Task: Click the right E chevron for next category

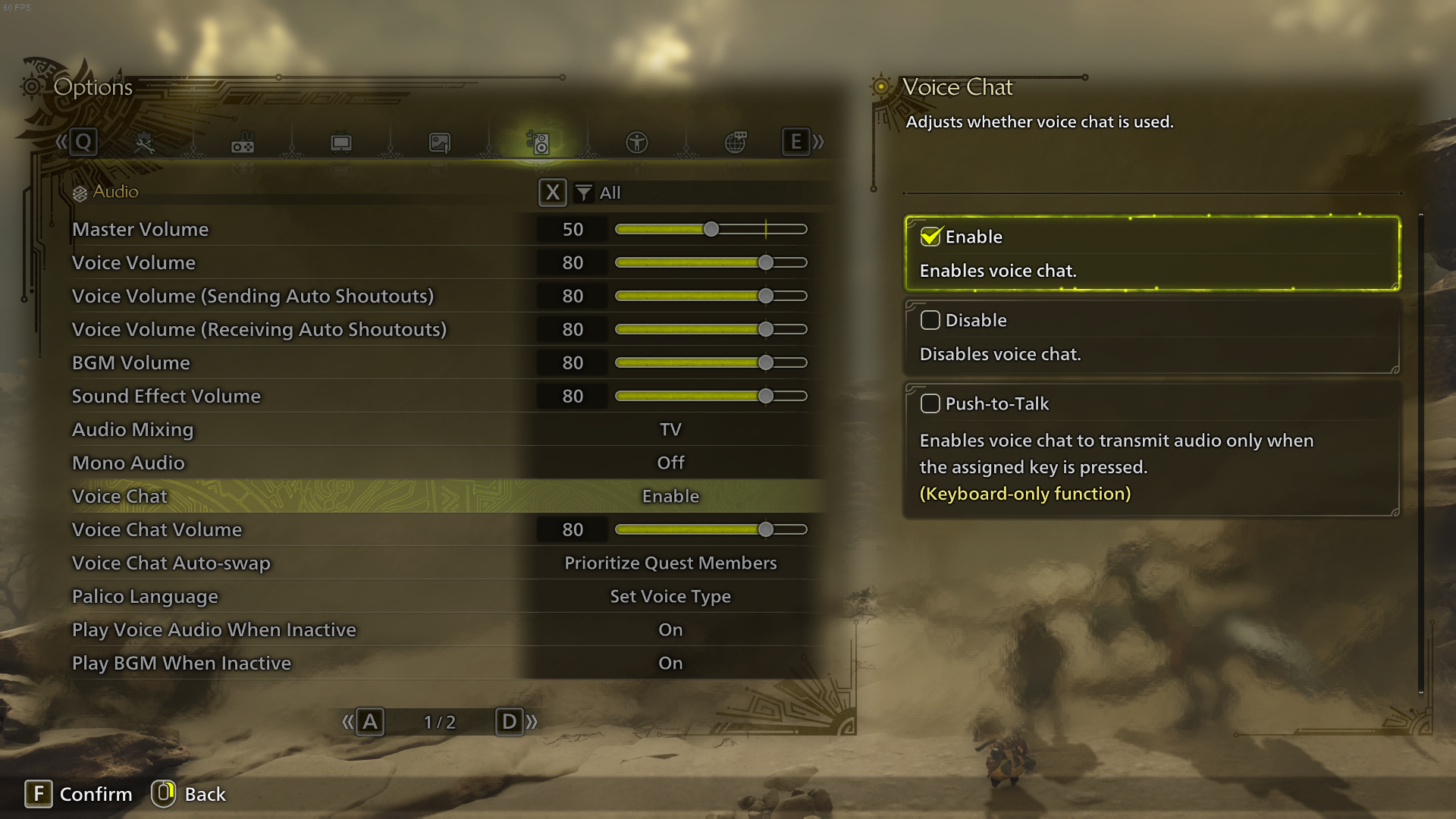Action: coord(795,141)
